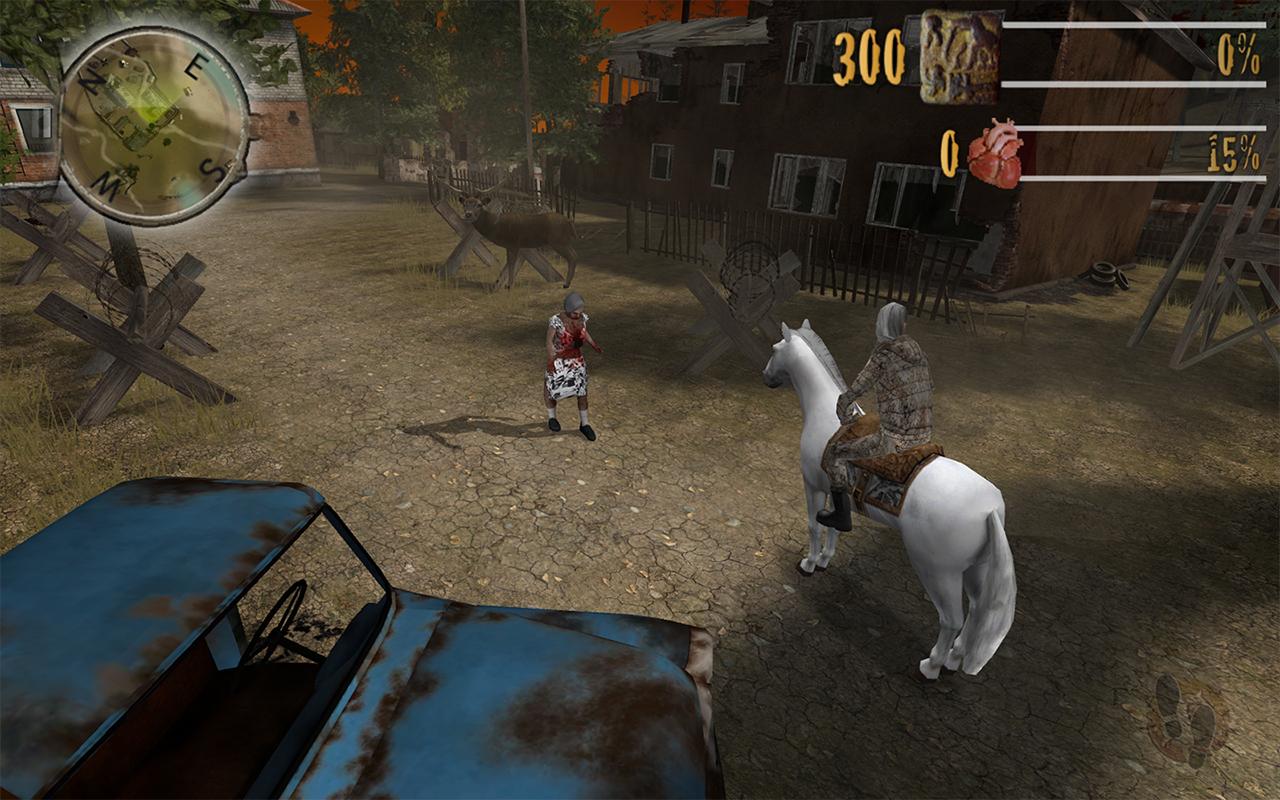Click the S marker on the compass
The image size is (1280, 800).
[x=213, y=169]
